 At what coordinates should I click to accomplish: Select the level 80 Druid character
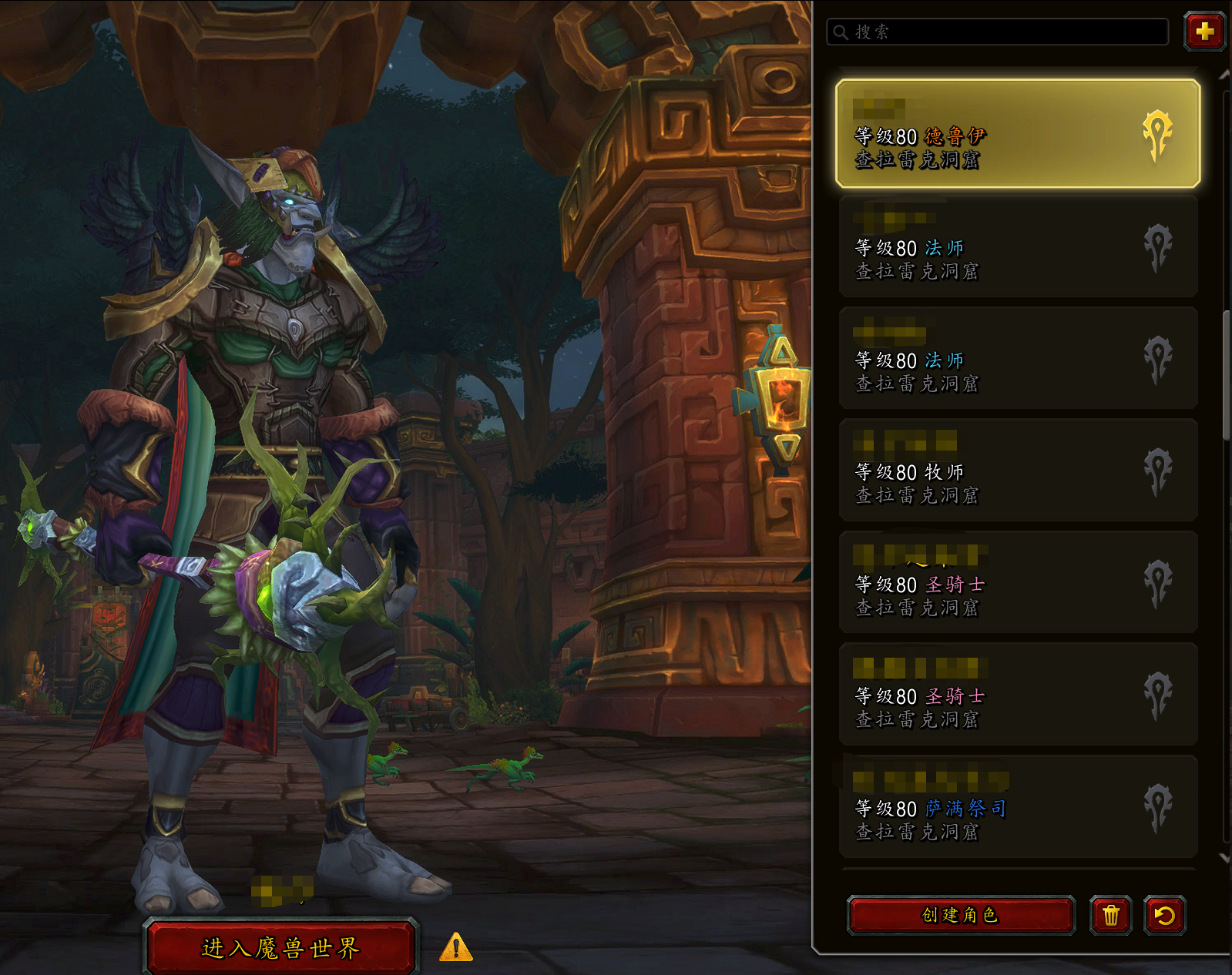[x=1017, y=134]
